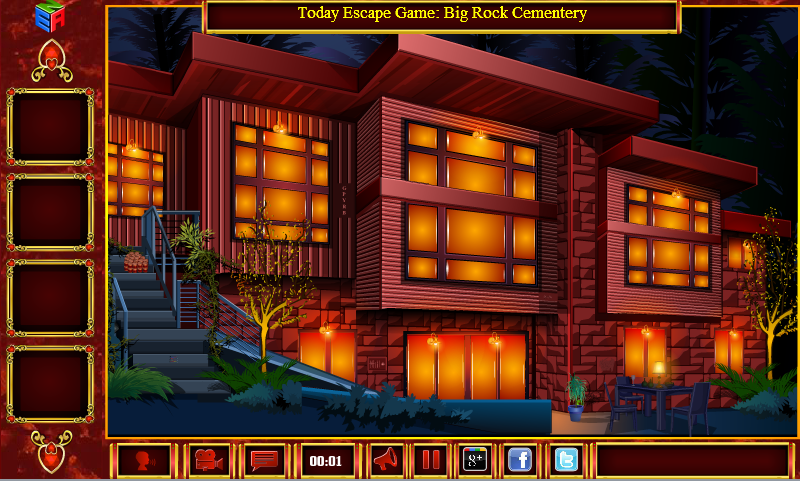
Task: Toggle sound with the megaphone button
Action: click(x=386, y=460)
